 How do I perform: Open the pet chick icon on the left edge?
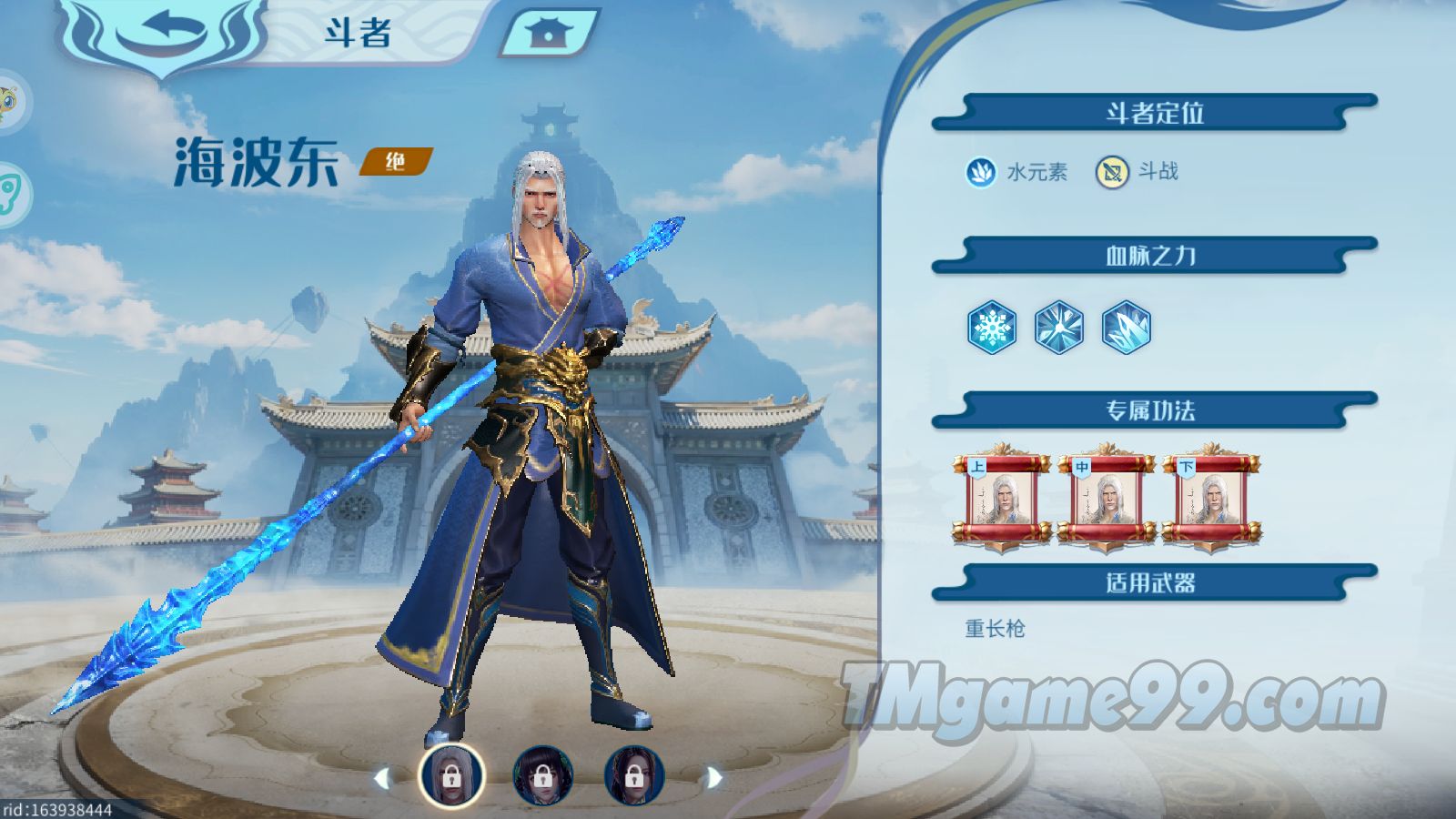tap(7, 100)
